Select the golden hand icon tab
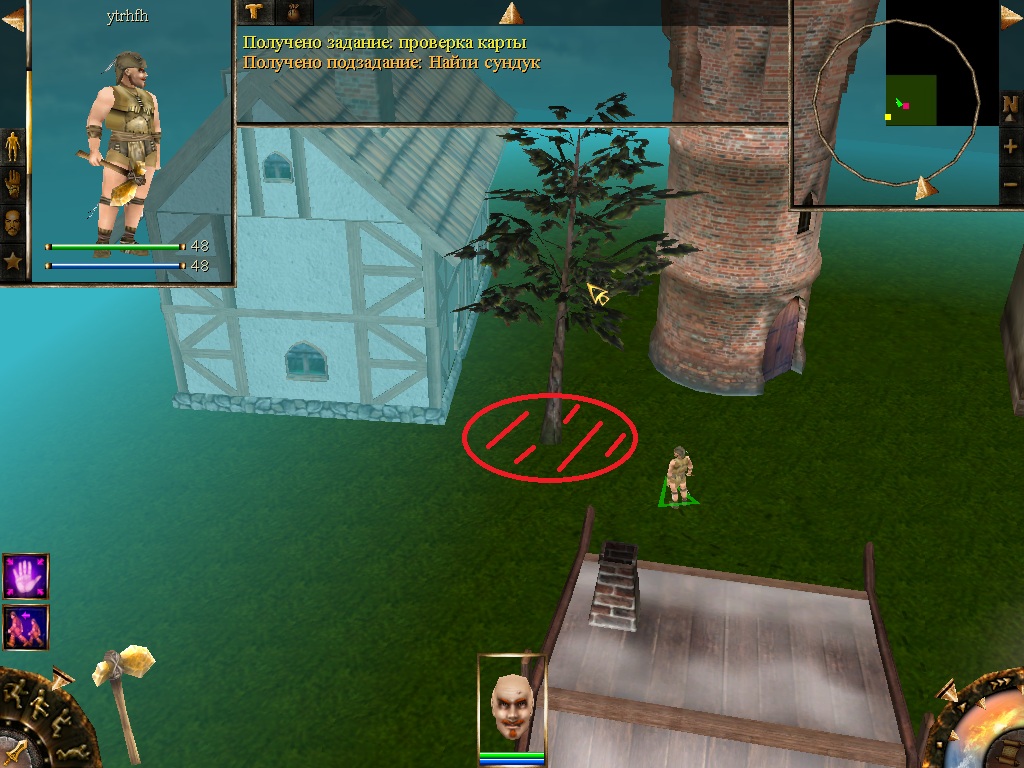This screenshot has height=768, width=1024. click(13, 184)
